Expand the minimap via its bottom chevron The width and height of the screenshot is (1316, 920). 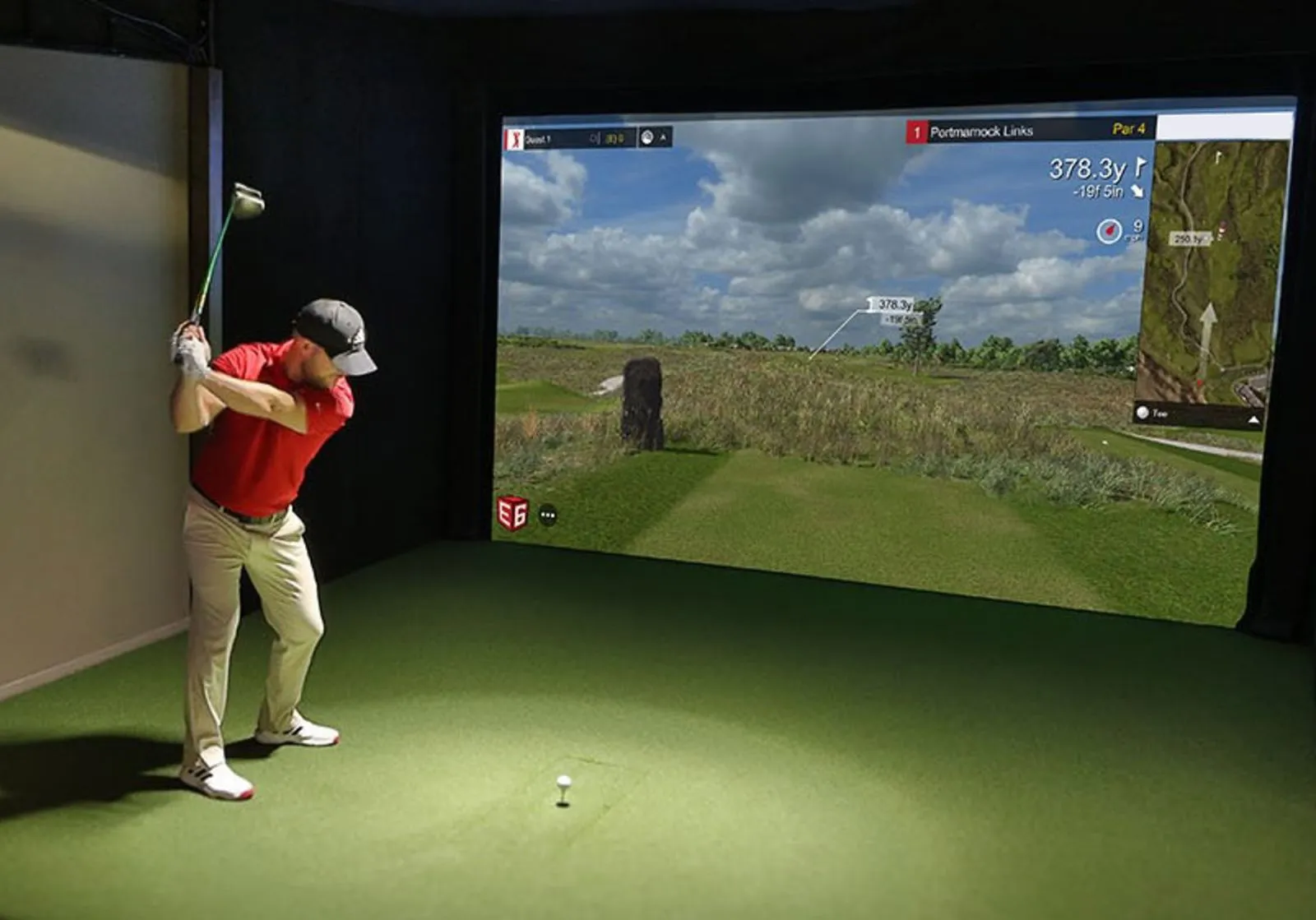coord(1253,419)
